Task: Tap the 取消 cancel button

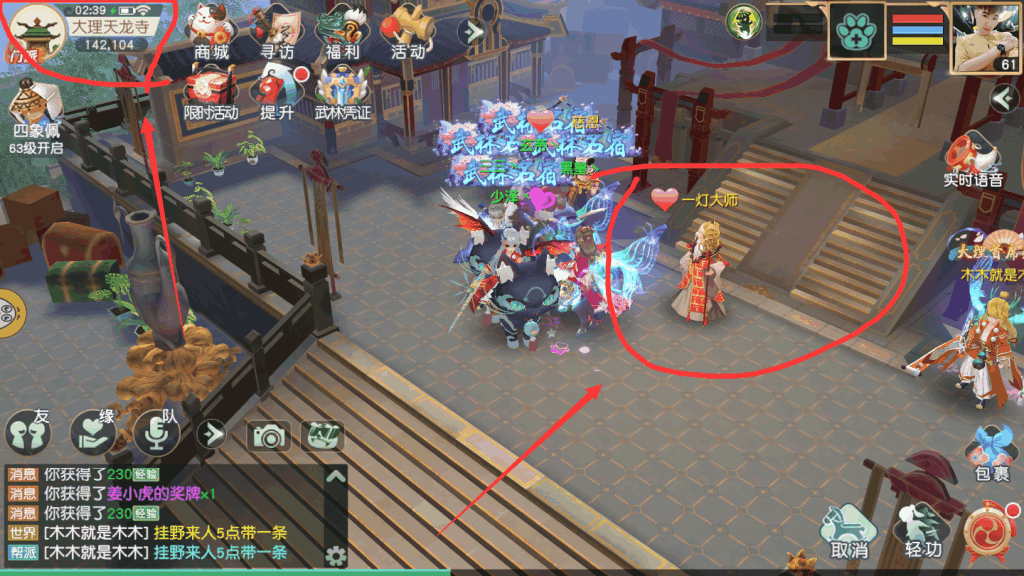Action: [x=848, y=530]
